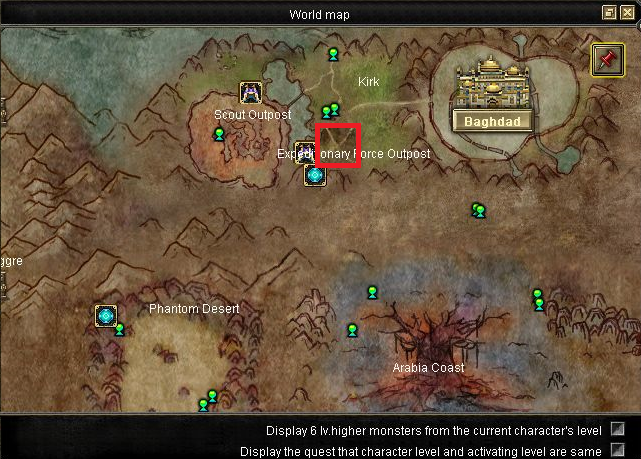Viewport: 641px width, 459px height.
Task: Click the red pushpin button
Action: tap(605, 59)
